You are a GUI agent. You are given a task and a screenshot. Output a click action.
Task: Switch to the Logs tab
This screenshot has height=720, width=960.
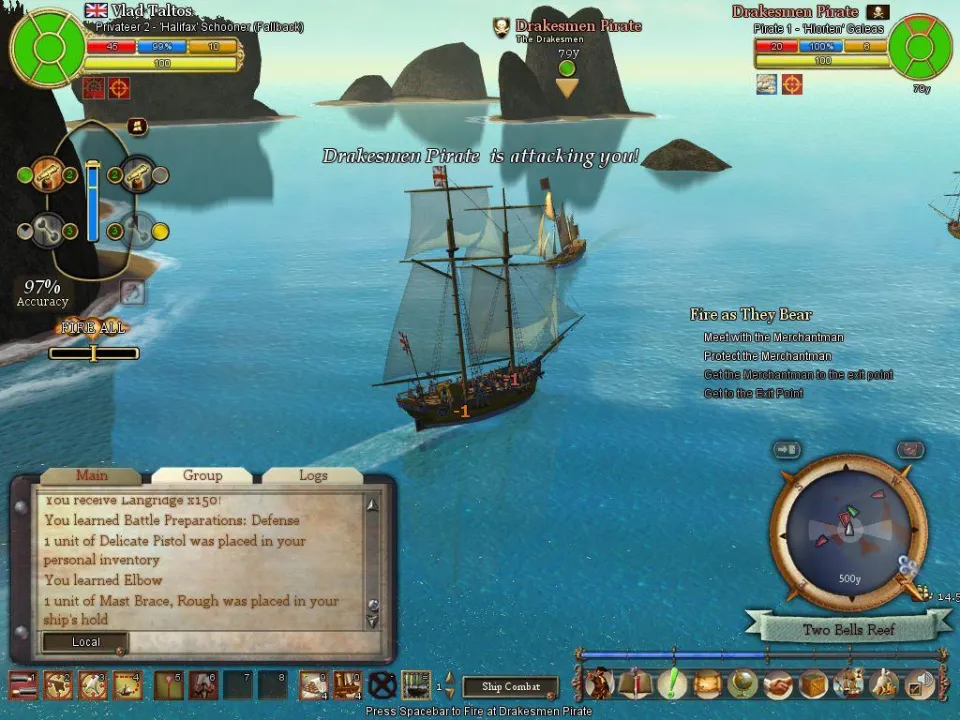313,476
